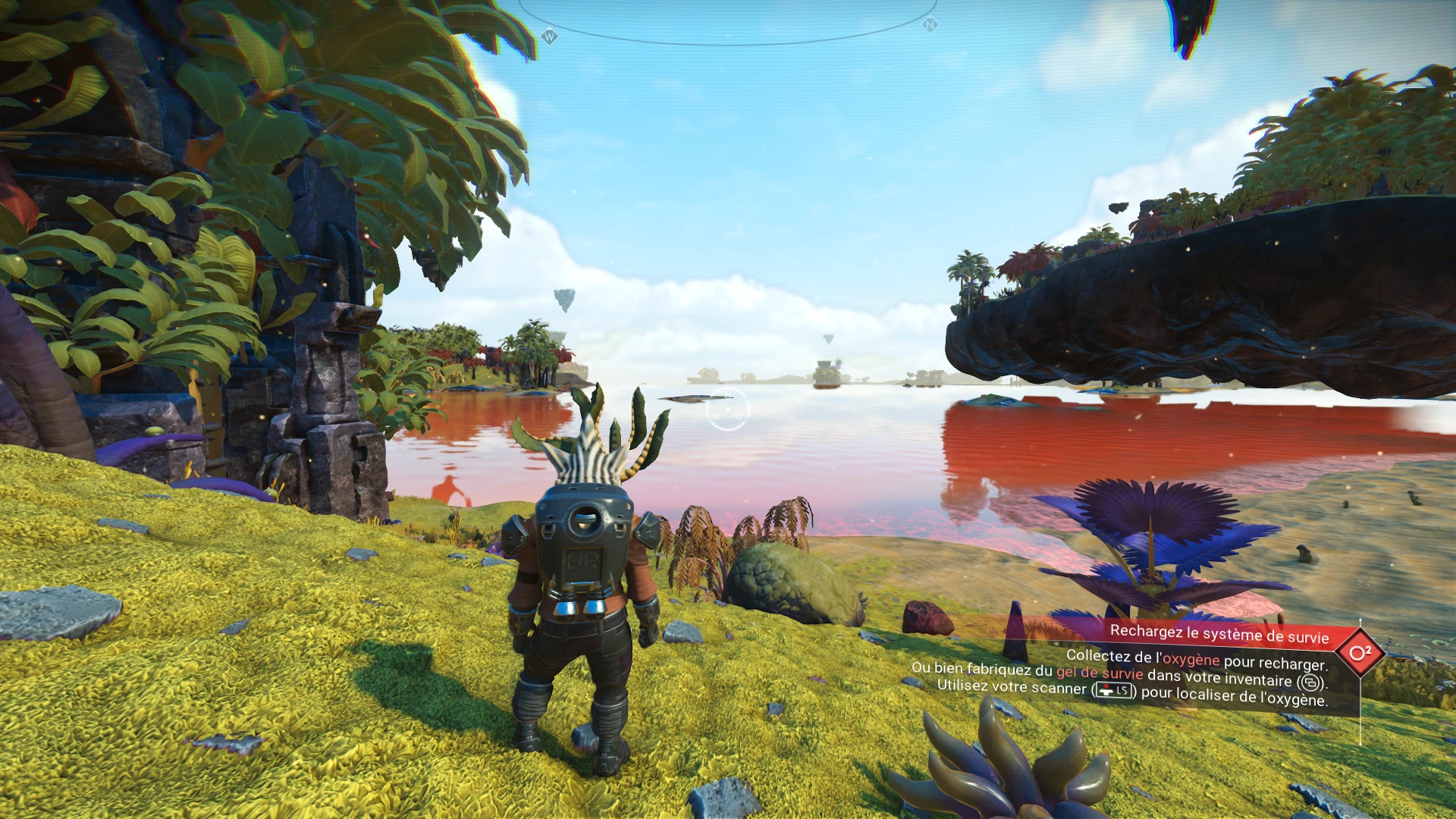Click the N marker on the compass

coord(930,25)
